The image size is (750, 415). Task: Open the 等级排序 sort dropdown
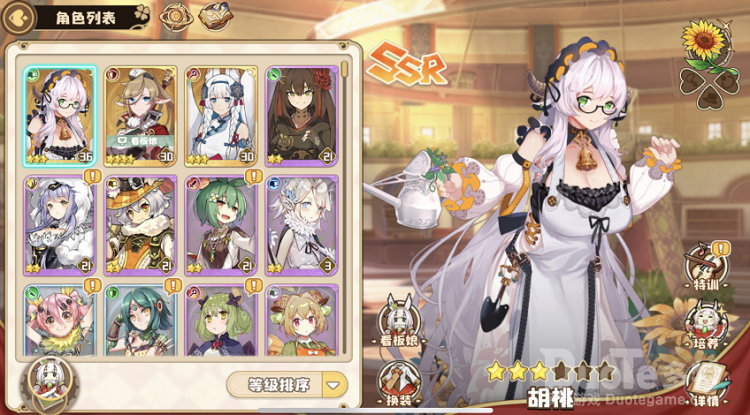pos(286,384)
